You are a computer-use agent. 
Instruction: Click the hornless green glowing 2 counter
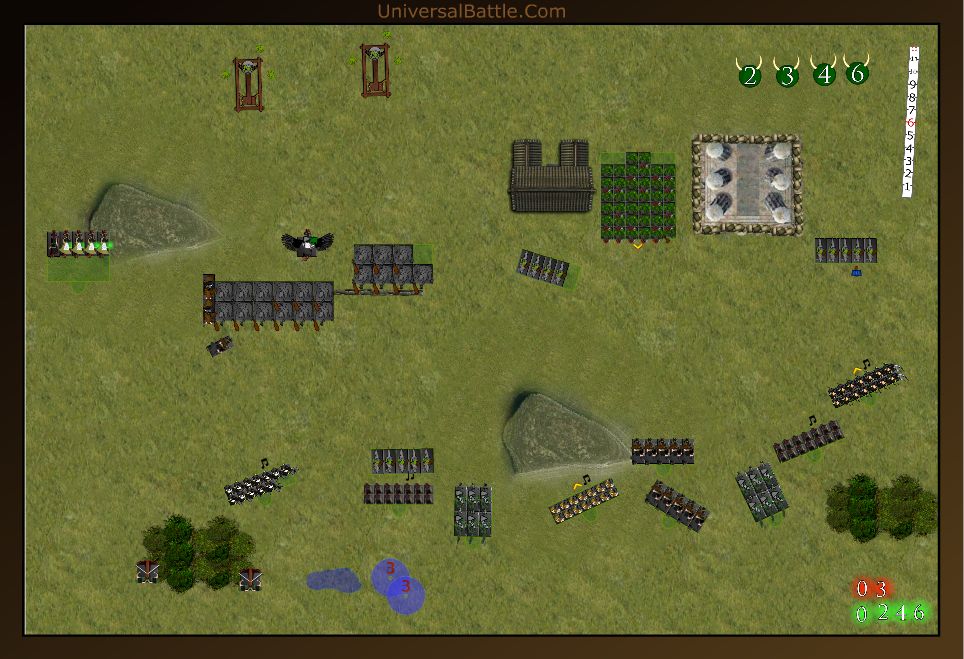pyautogui.click(x=882, y=613)
